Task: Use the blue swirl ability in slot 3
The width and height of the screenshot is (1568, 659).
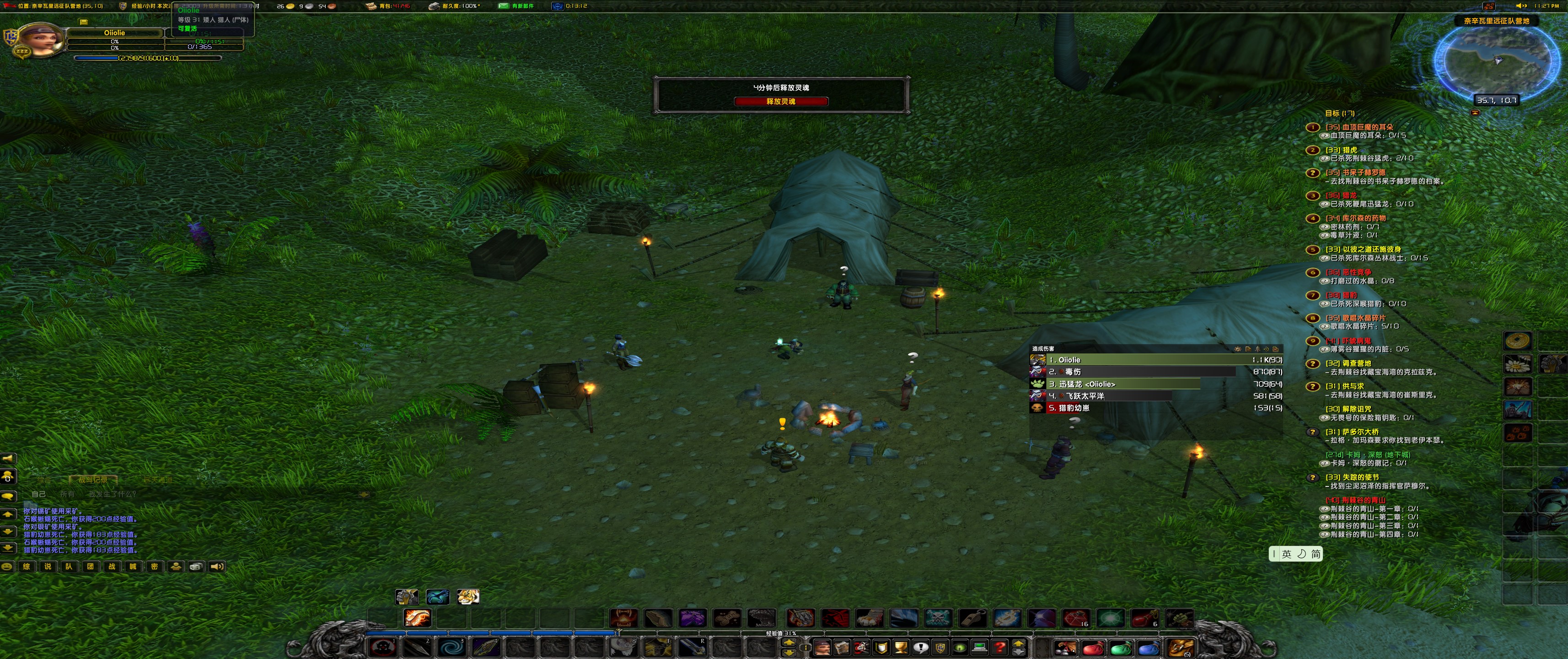Action: [x=451, y=647]
